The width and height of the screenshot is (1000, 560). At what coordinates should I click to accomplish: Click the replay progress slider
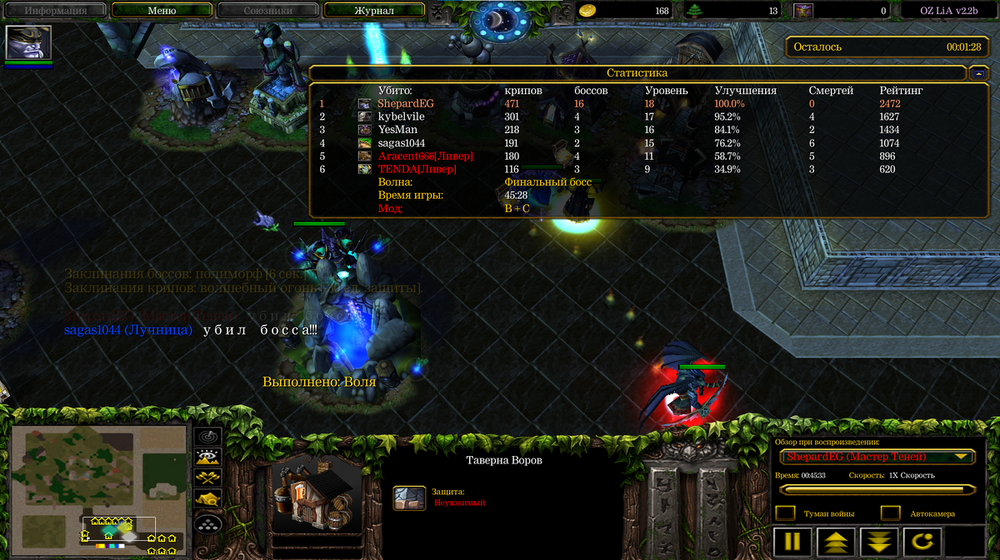pyautogui.click(x=877, y=490)
